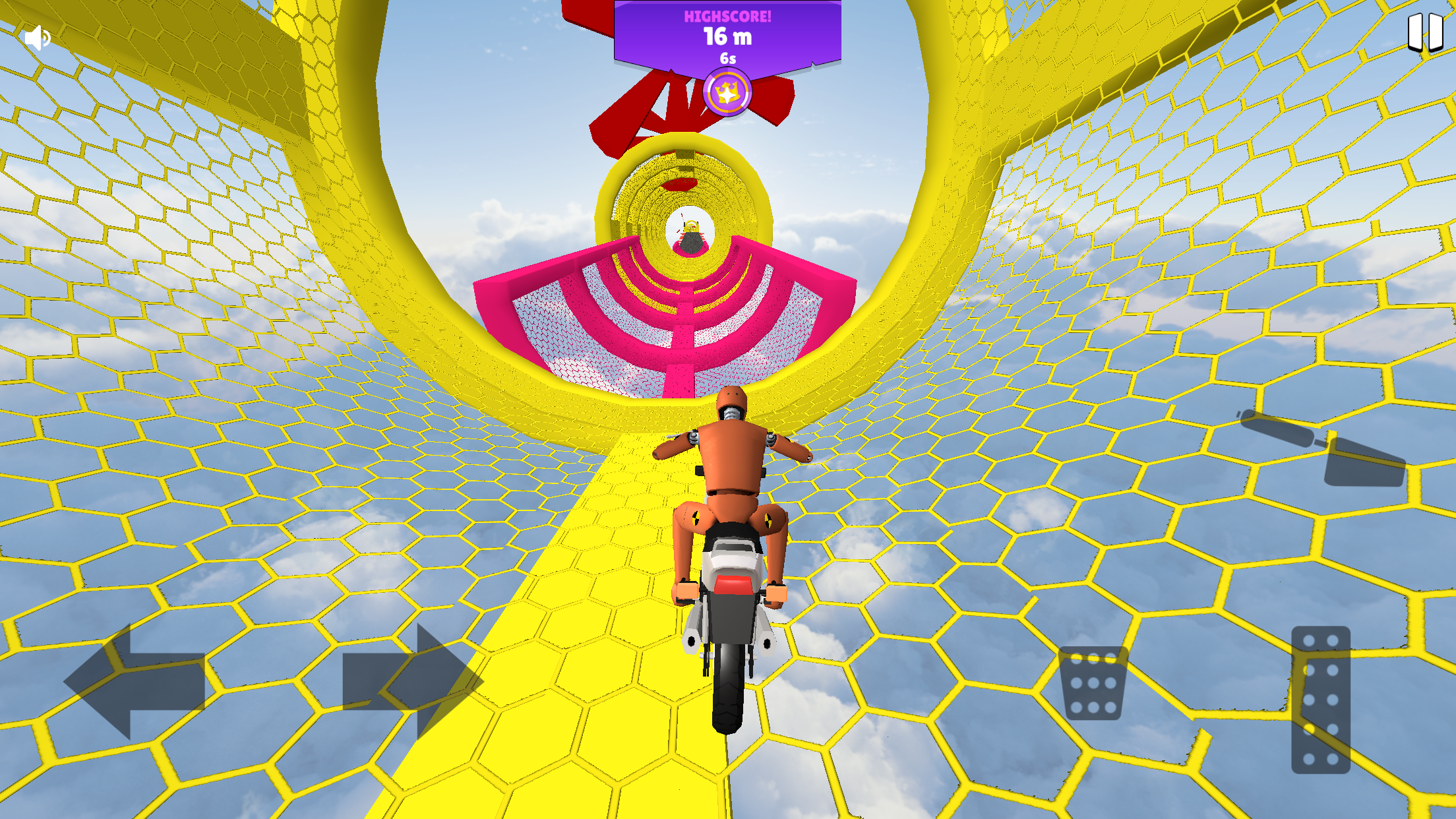Mute the game audio via speaker icon
Viewport: 1456px width, 819px height.
point(38,38)
